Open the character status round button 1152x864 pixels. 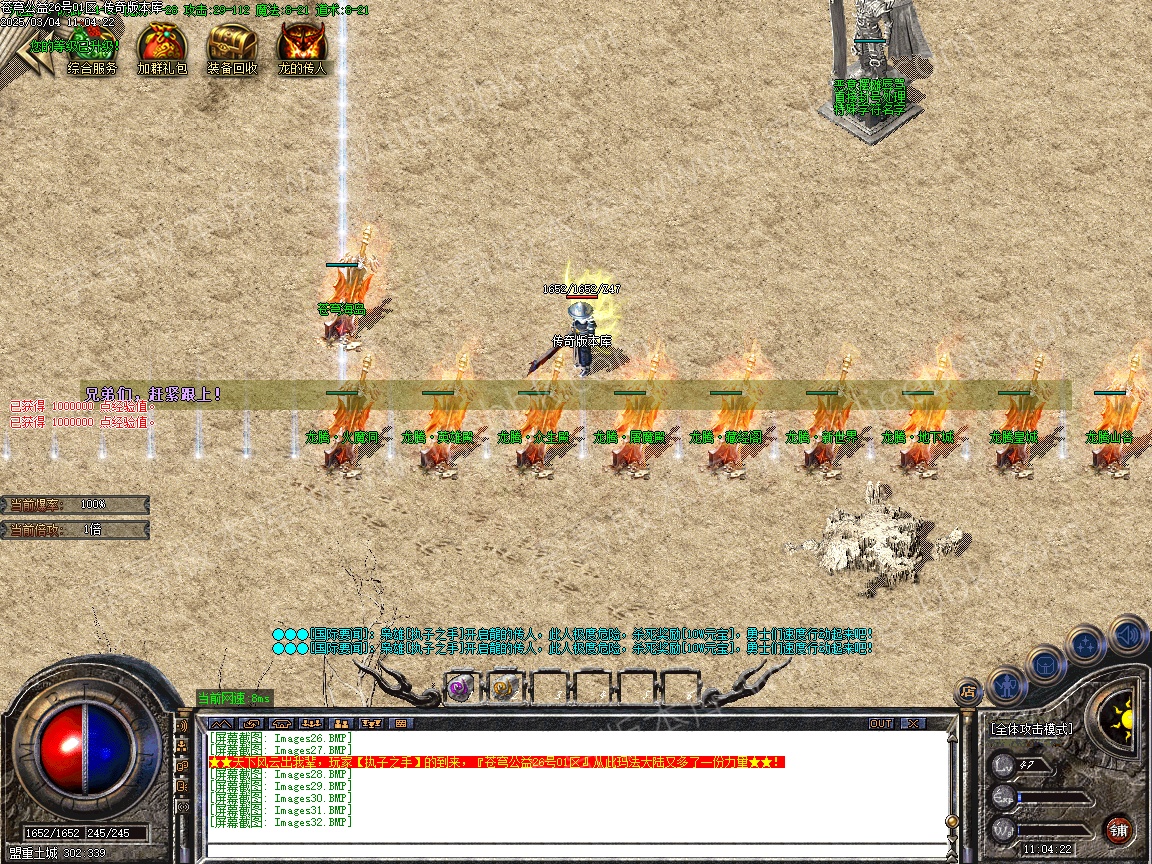(1006, 685)
